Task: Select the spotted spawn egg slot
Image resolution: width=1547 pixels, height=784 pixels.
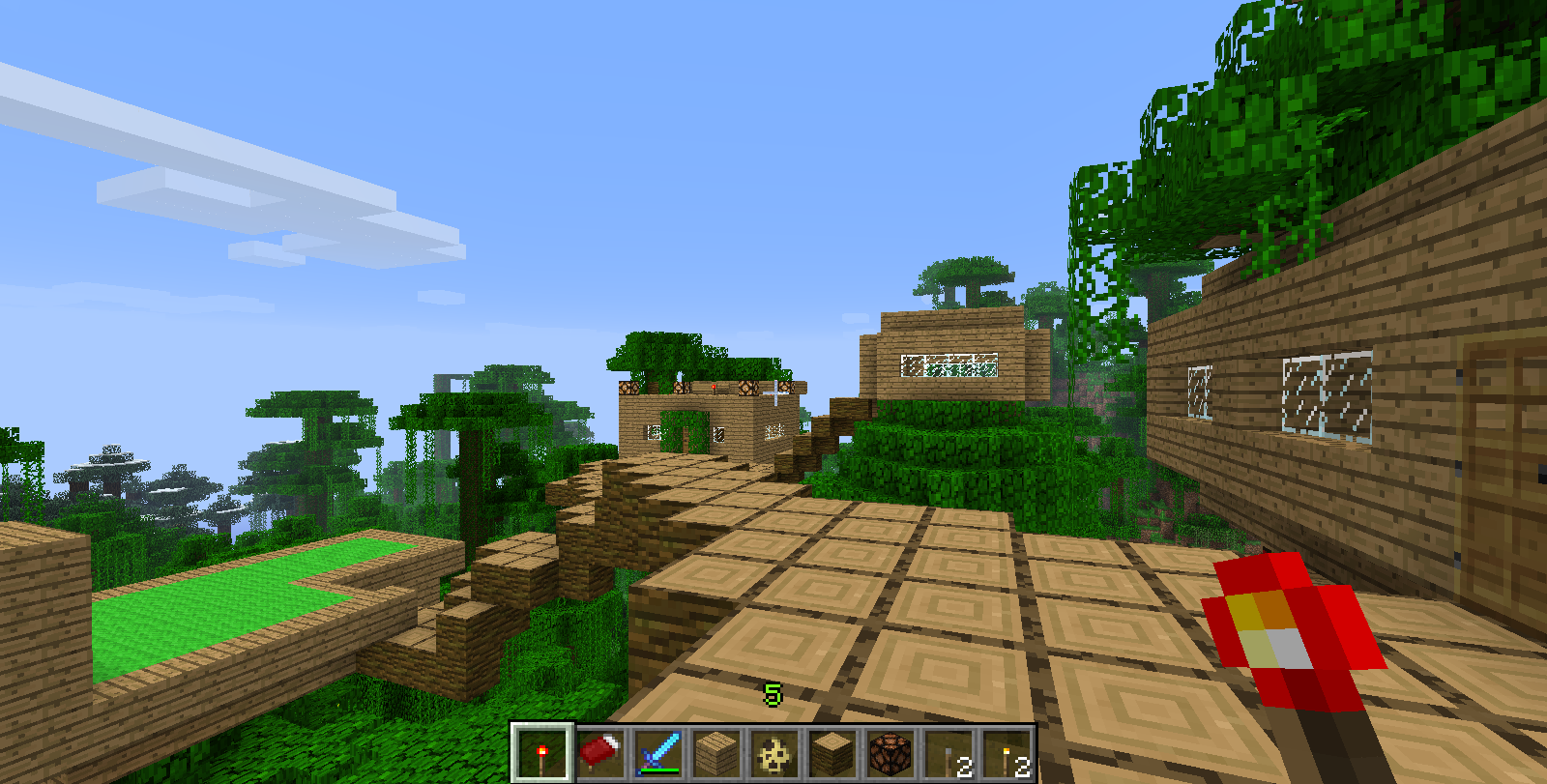Action: pyautogui.click(x=774, y=753)
